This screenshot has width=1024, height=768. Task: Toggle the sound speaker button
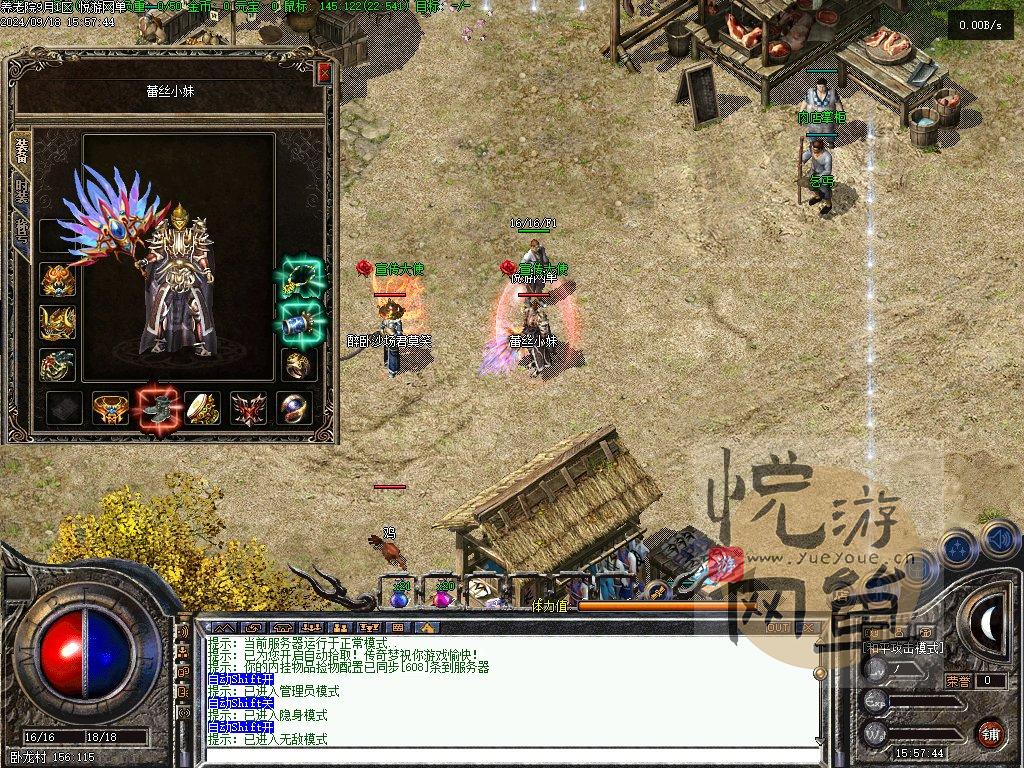(1000, 541)
